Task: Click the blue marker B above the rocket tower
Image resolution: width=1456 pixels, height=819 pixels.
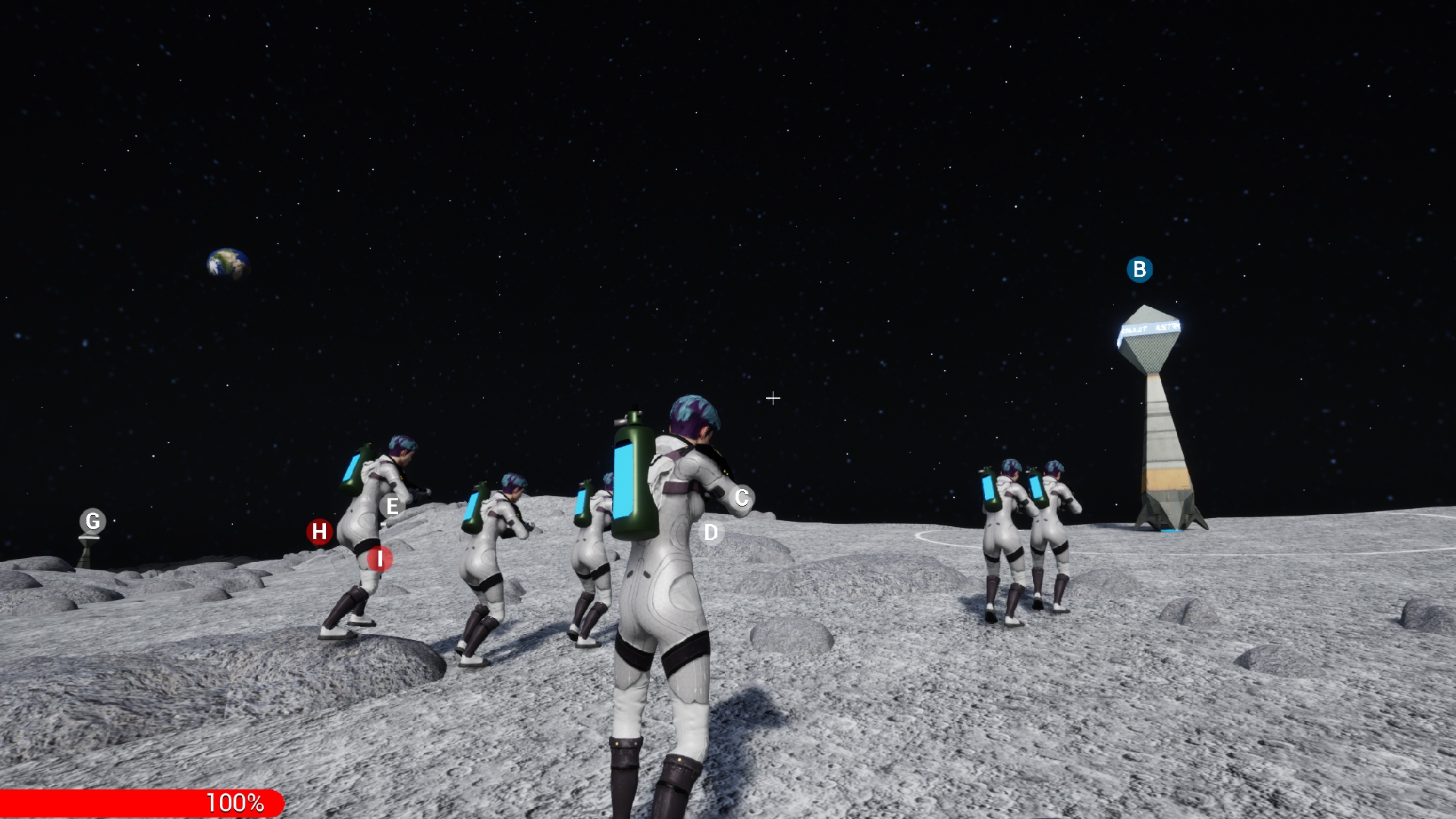Action: coord(1138,268)
